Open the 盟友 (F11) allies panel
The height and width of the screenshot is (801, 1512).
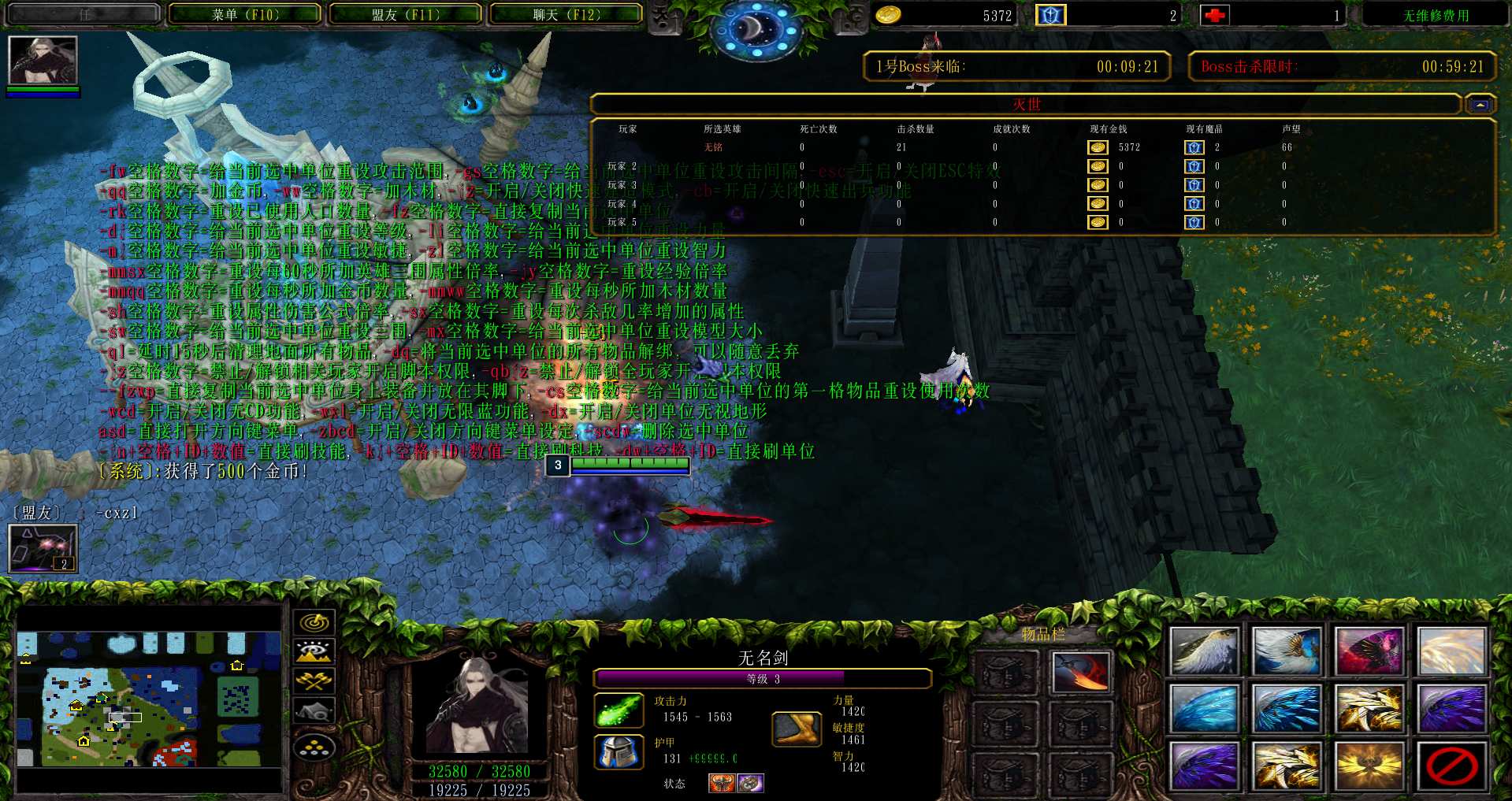coord(406,14)
